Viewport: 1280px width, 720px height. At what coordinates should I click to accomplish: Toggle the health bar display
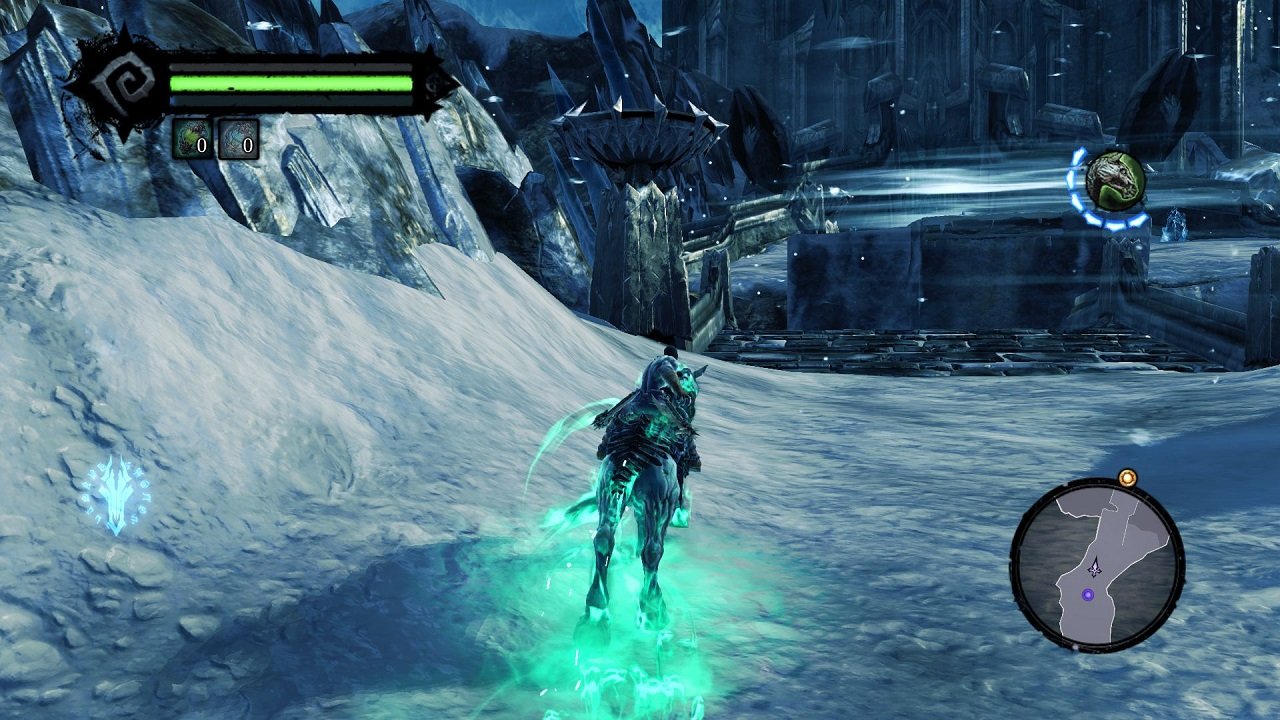(x=290, y=83)
